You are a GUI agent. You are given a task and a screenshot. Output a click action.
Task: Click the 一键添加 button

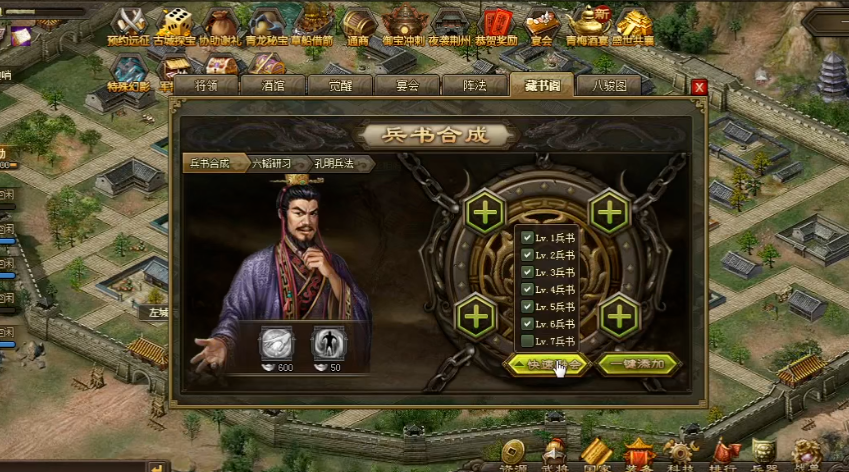[638, 364]
